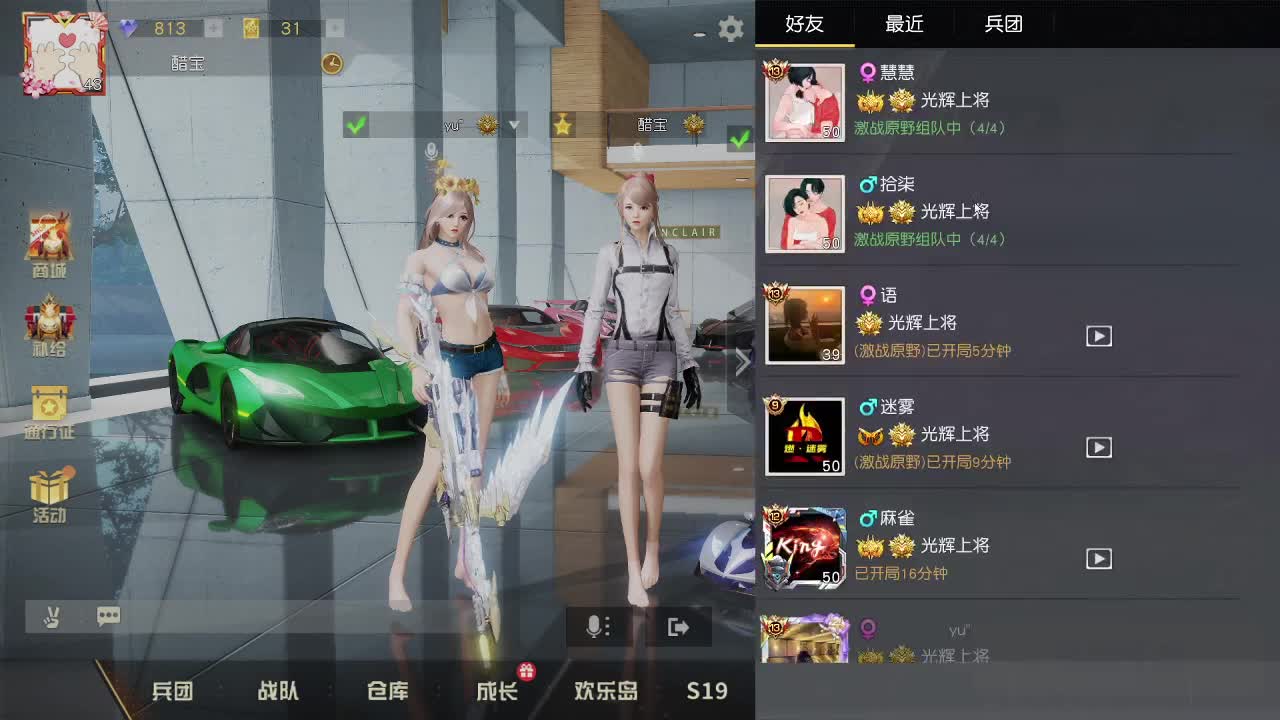Open the settings gear

(x=731, y=29)
